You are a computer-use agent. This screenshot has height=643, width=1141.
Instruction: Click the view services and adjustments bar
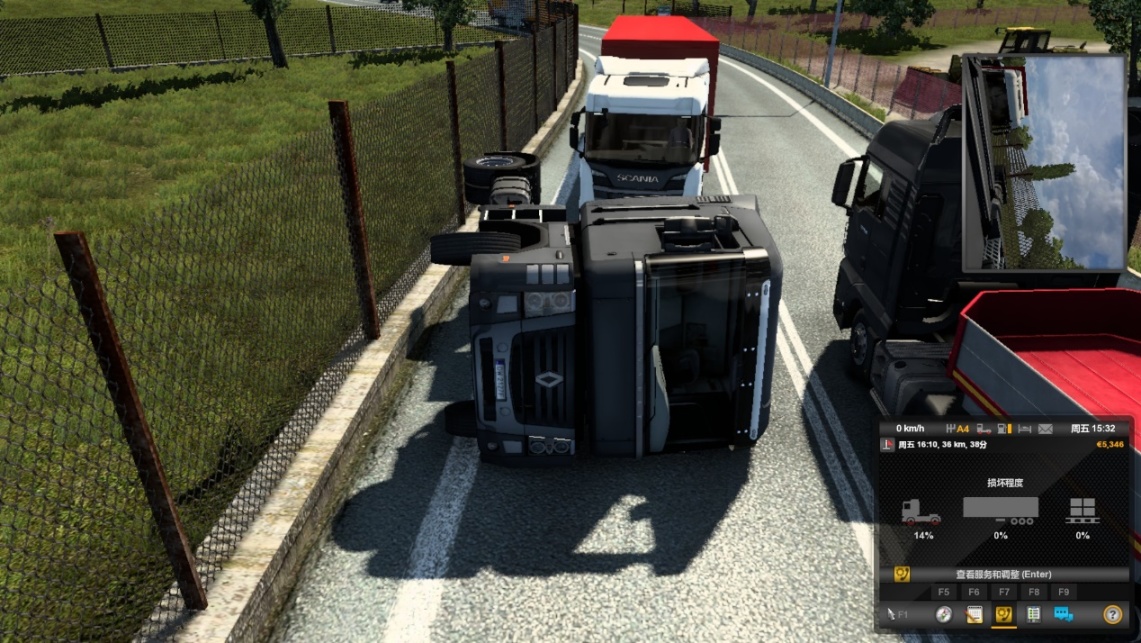point(1003,575)
